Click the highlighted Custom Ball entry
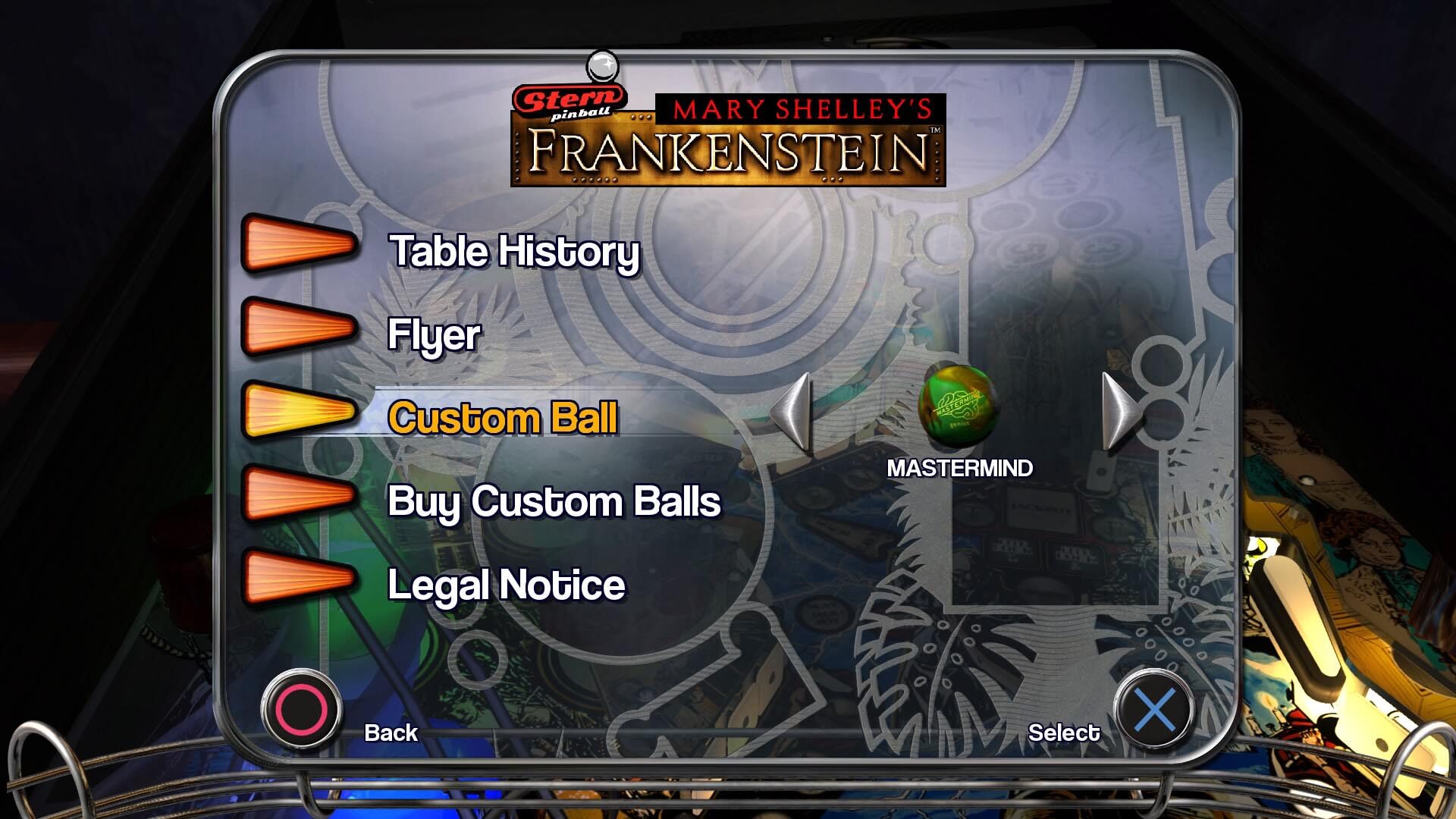 (504, 418)
